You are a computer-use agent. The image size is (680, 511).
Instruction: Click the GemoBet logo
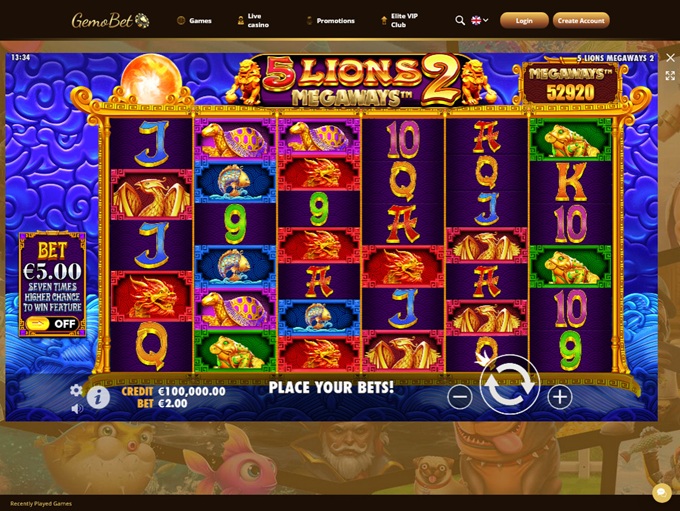[x=110, y=20]
